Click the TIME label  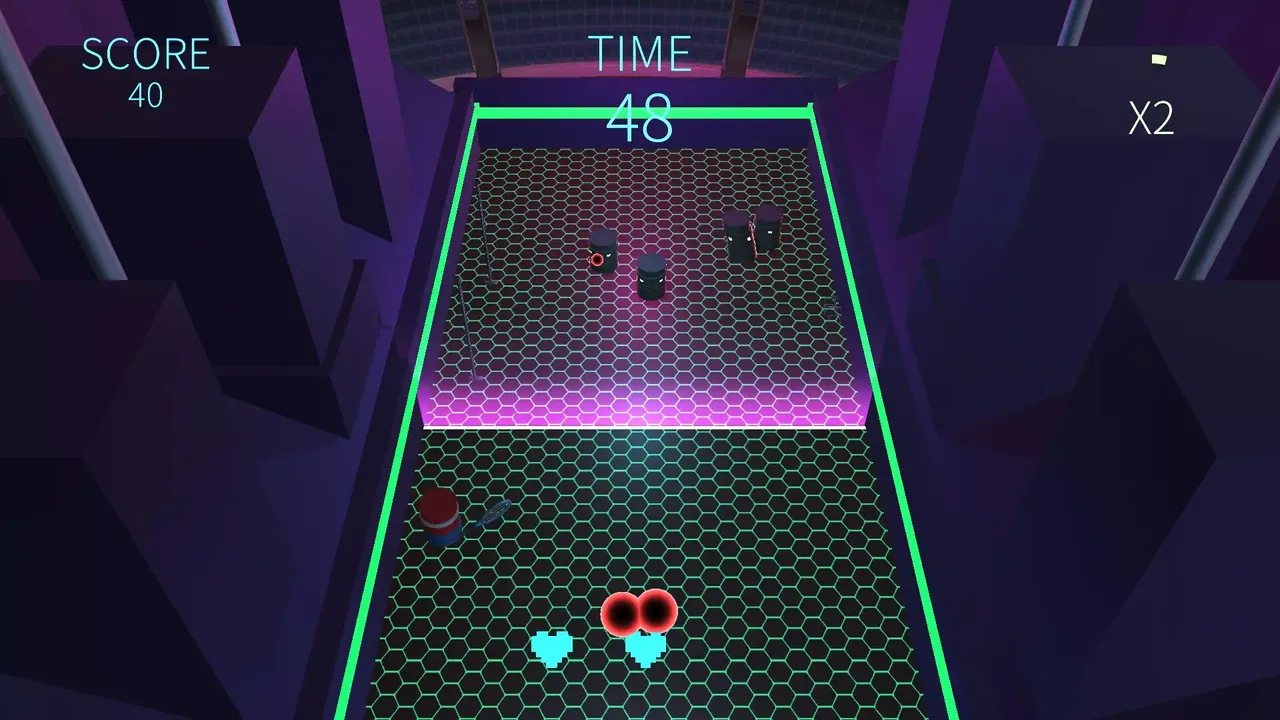[x=641, y=52]
